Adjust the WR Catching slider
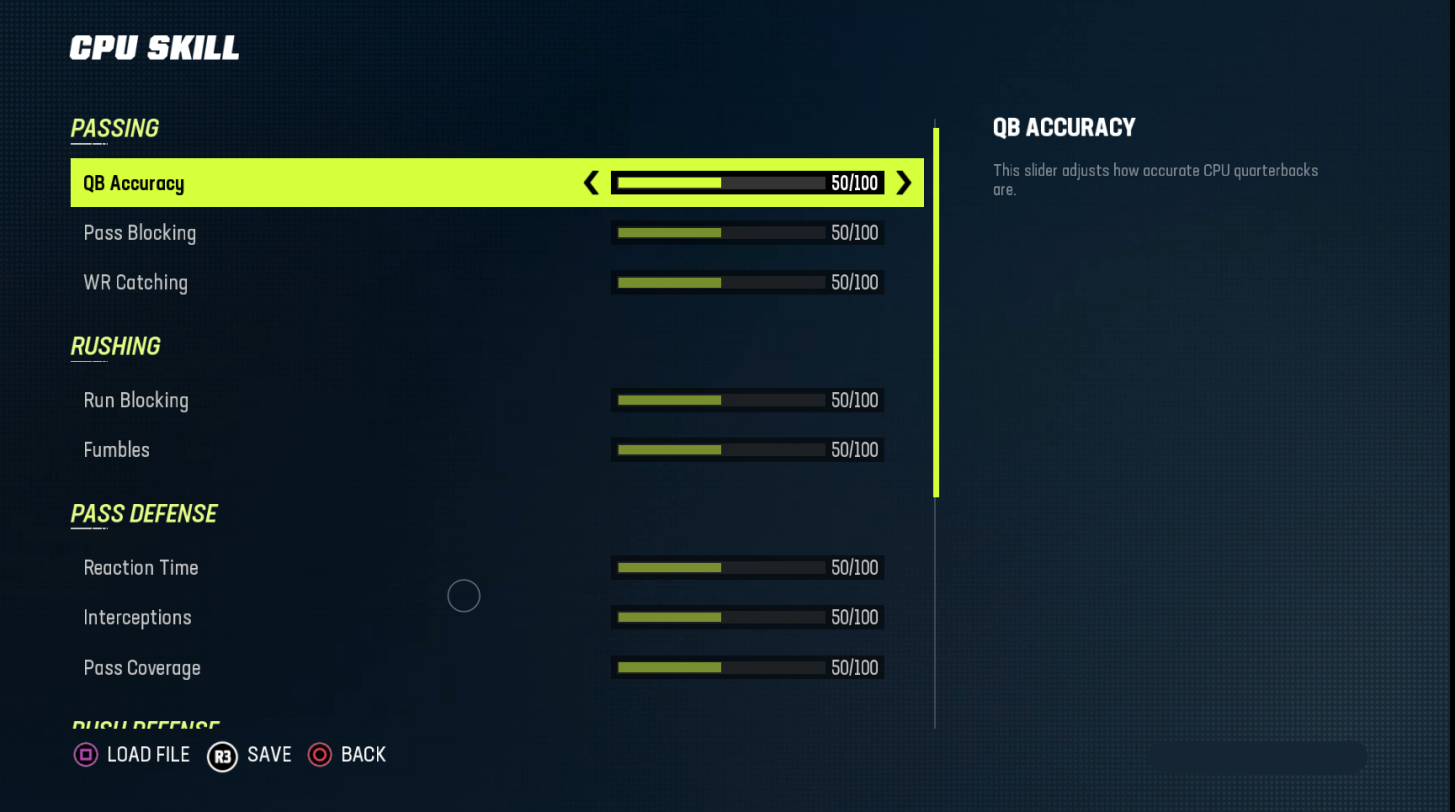The width and height of the screenshot is (1455, 812). pyautogui.click(x=747, y=282)
